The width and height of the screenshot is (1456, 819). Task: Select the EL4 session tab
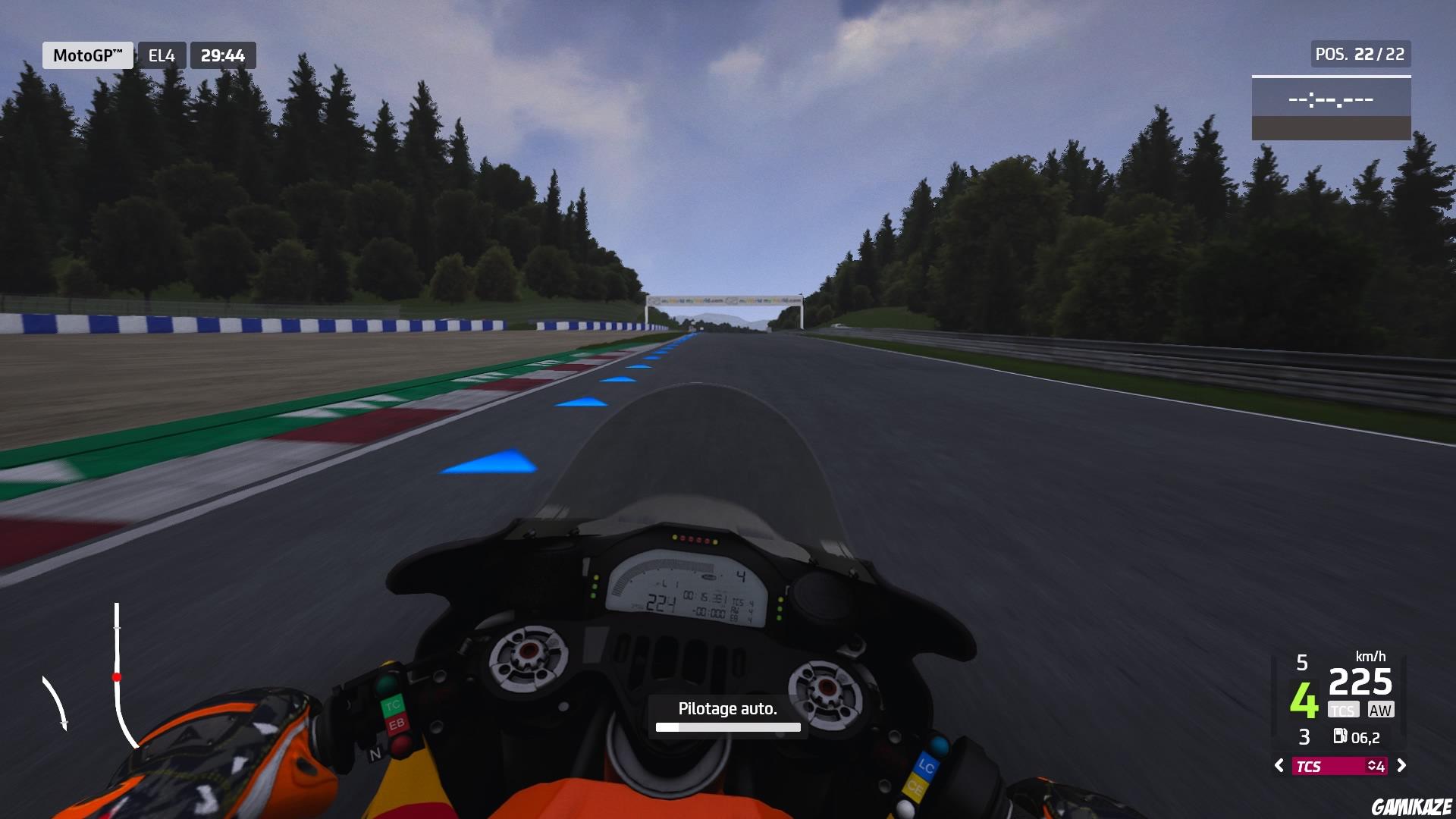pos(162,54)
